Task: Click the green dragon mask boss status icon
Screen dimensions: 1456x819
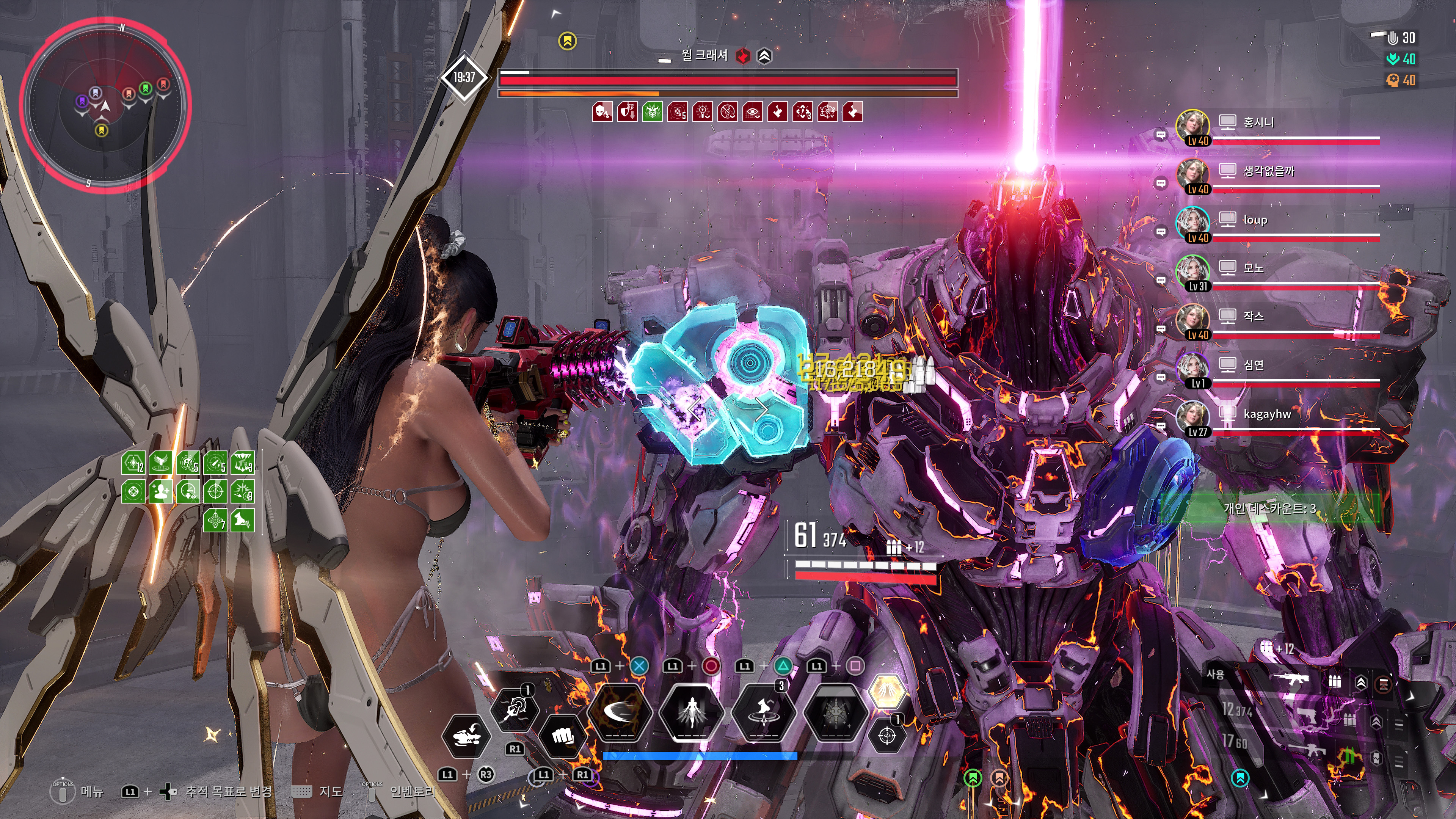Action: point(652,112)
